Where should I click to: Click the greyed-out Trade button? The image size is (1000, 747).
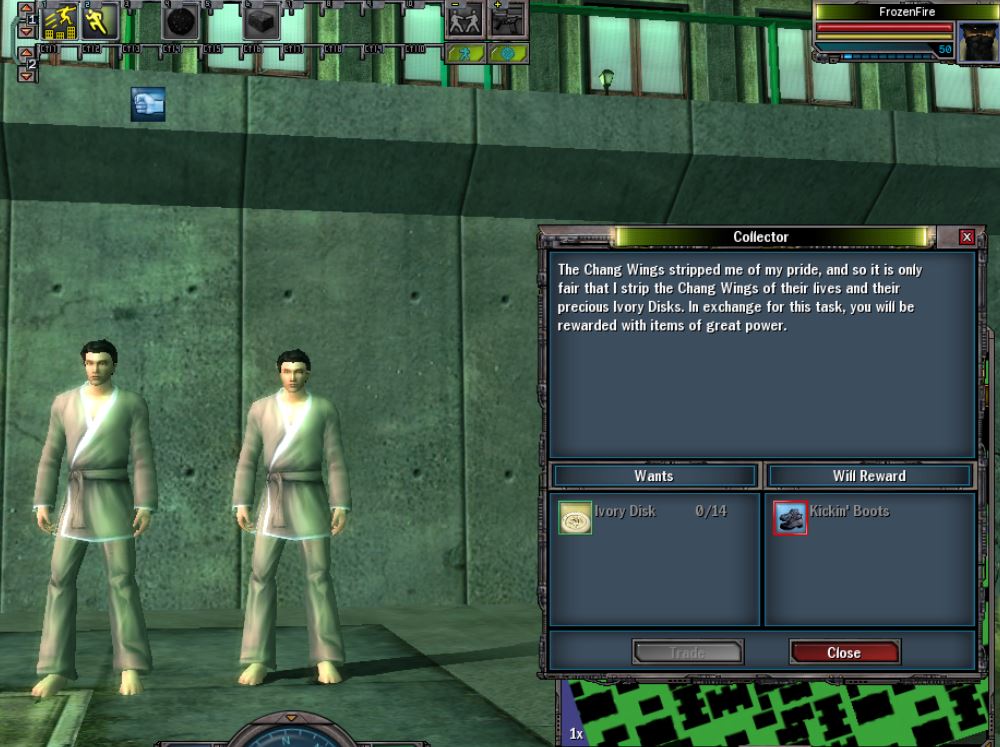point(688,652)
